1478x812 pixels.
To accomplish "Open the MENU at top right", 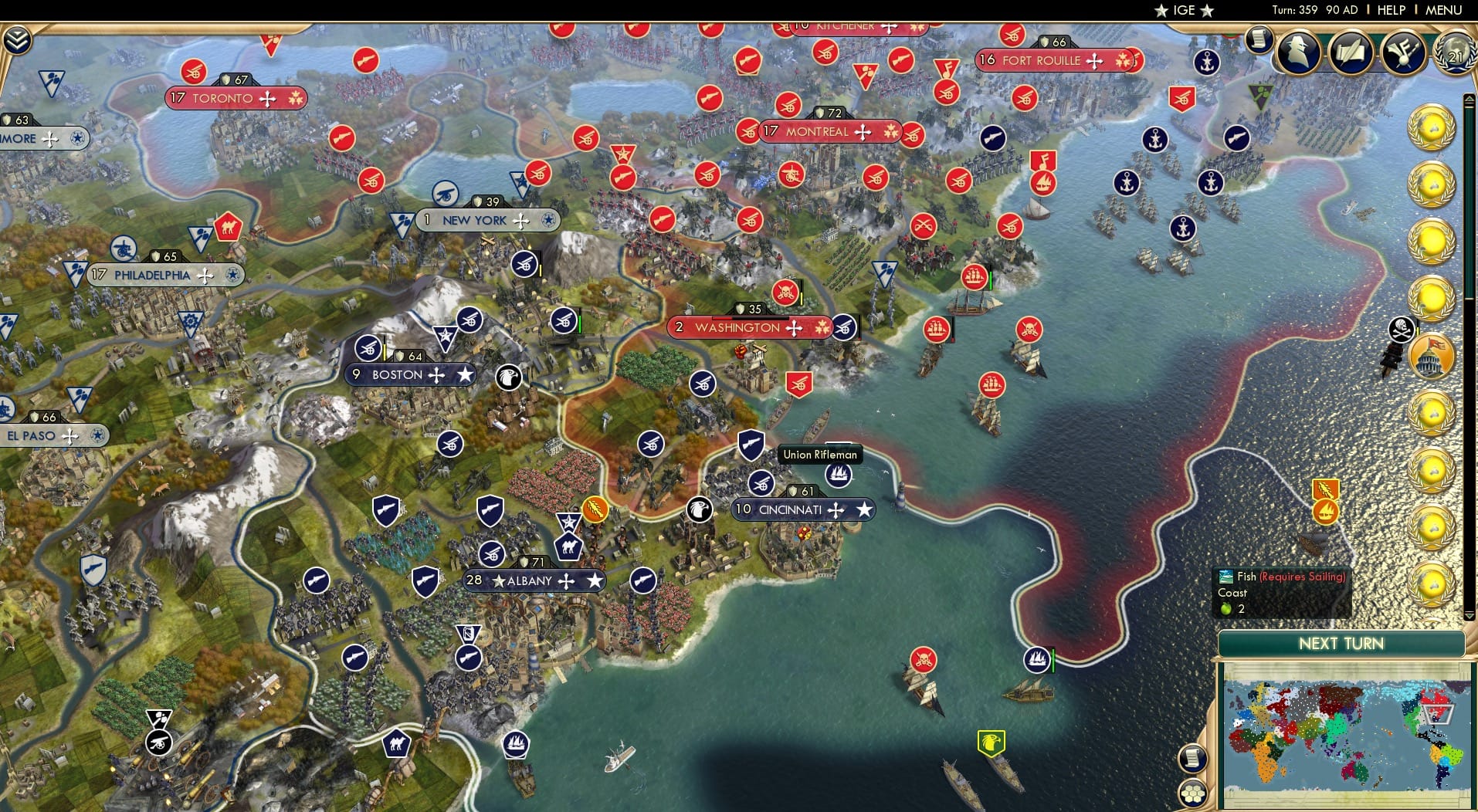I will 1446,10.
